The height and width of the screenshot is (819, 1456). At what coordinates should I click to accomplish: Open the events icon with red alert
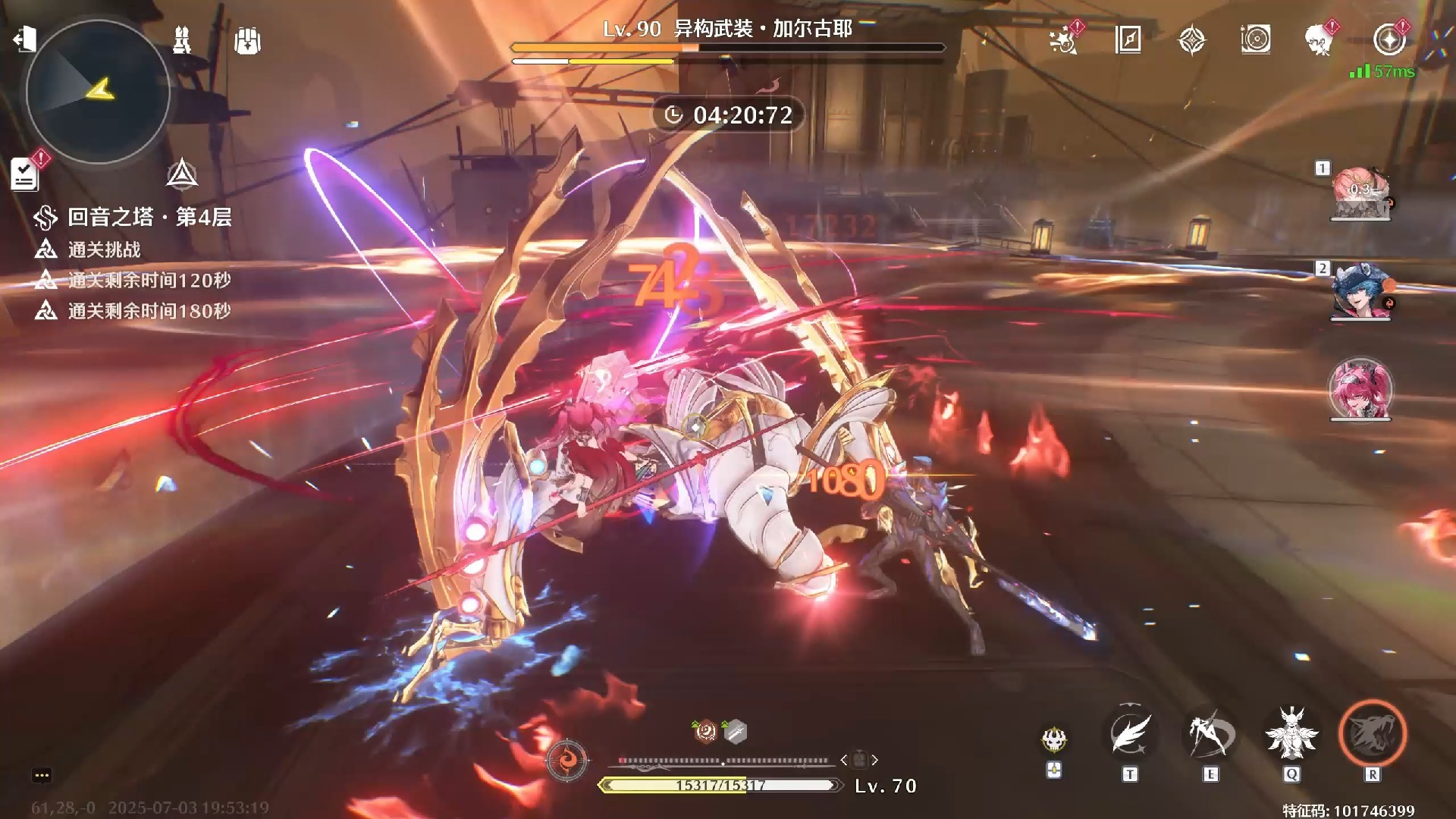[1064, 39]
